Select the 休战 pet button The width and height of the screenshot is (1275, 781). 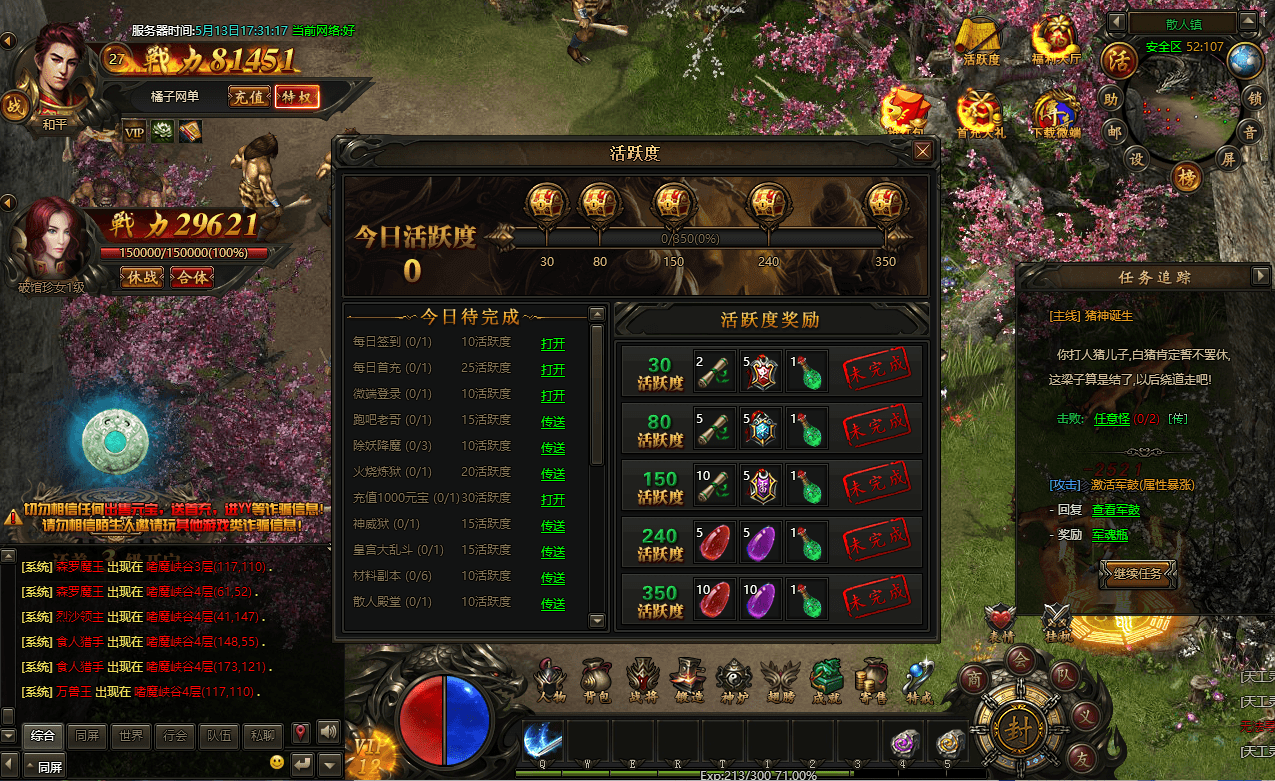pos(143,277)
